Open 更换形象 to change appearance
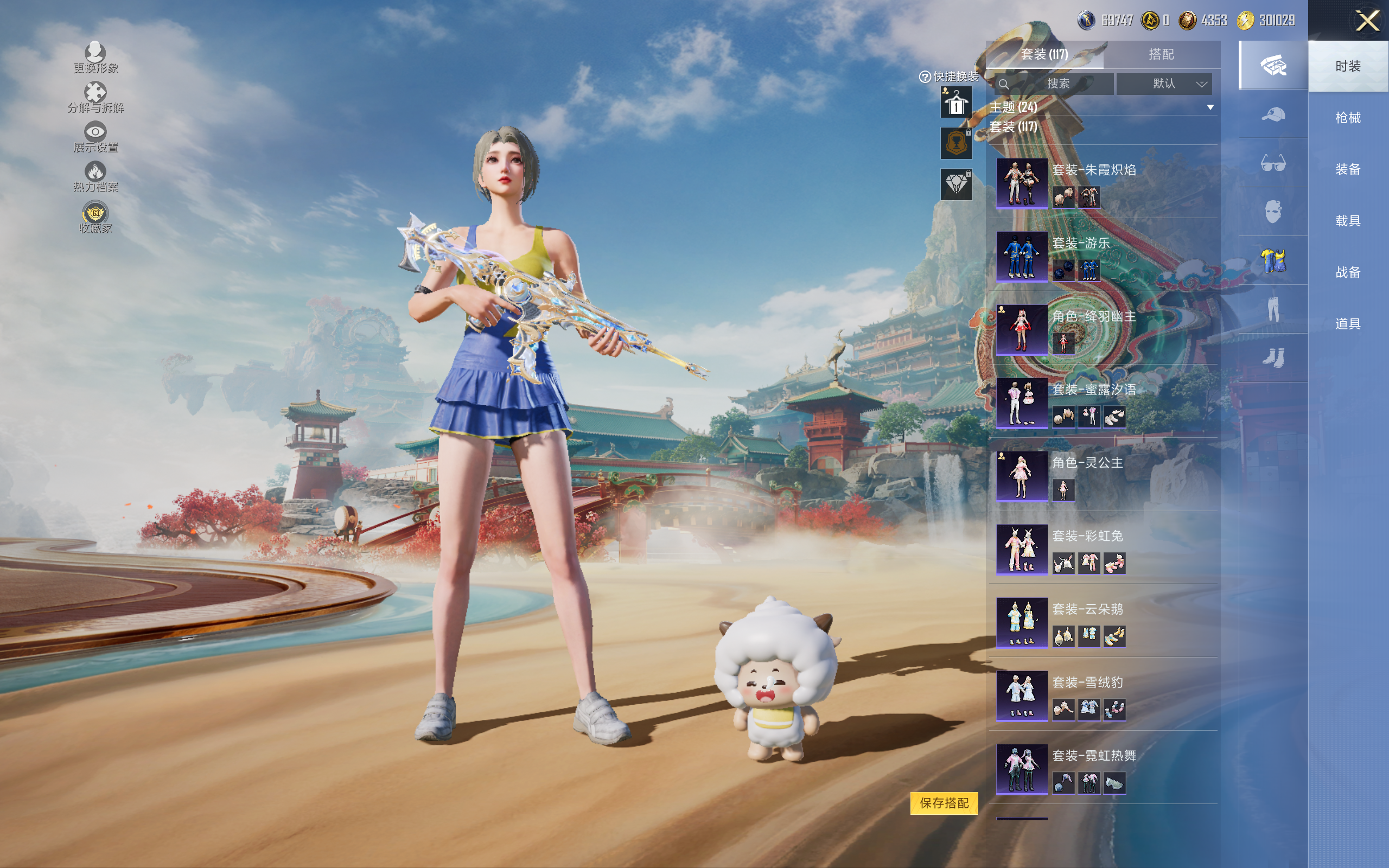The height and width of the screenshot is (868, 1389). [95, 58]
